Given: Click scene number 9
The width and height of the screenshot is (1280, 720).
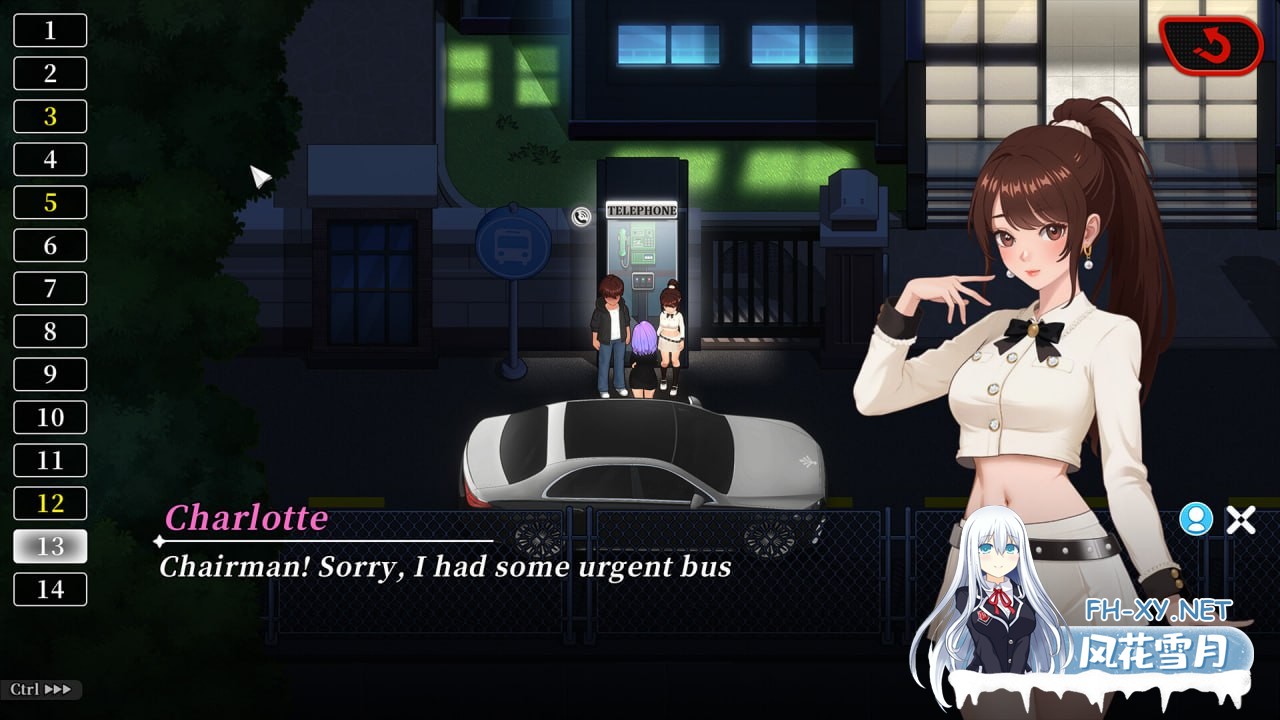Looking at the screenshot, I should coord(50,374).
